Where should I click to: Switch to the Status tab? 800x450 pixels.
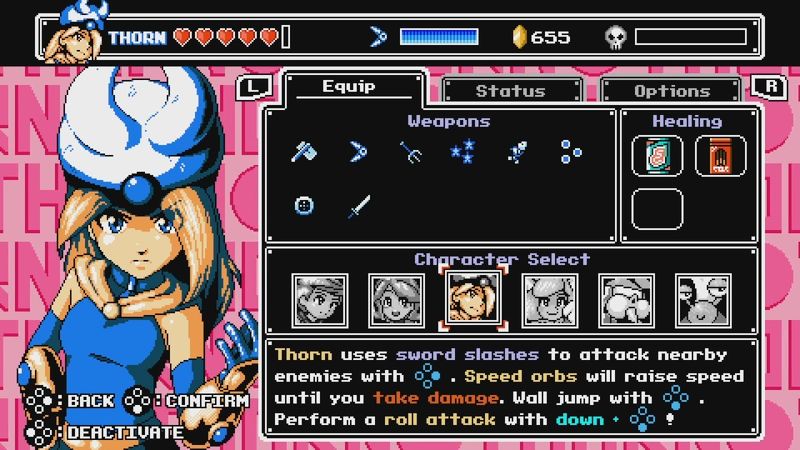point(509,90)
